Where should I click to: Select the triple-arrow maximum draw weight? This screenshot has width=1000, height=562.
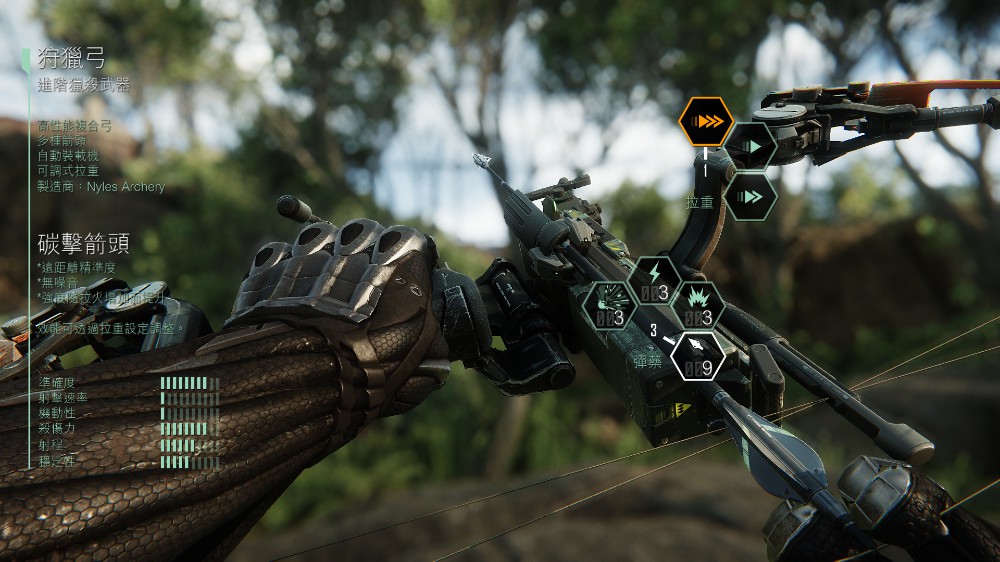(706, 122)
